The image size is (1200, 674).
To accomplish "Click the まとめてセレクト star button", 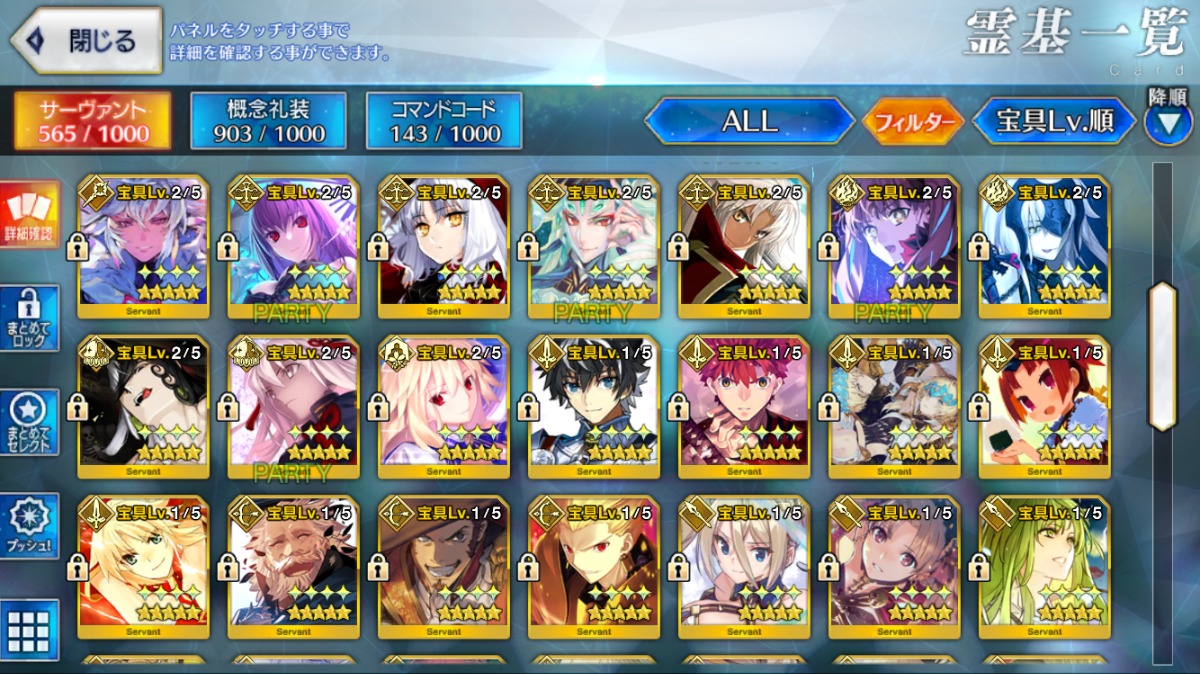I will click(x=29, y=422).
